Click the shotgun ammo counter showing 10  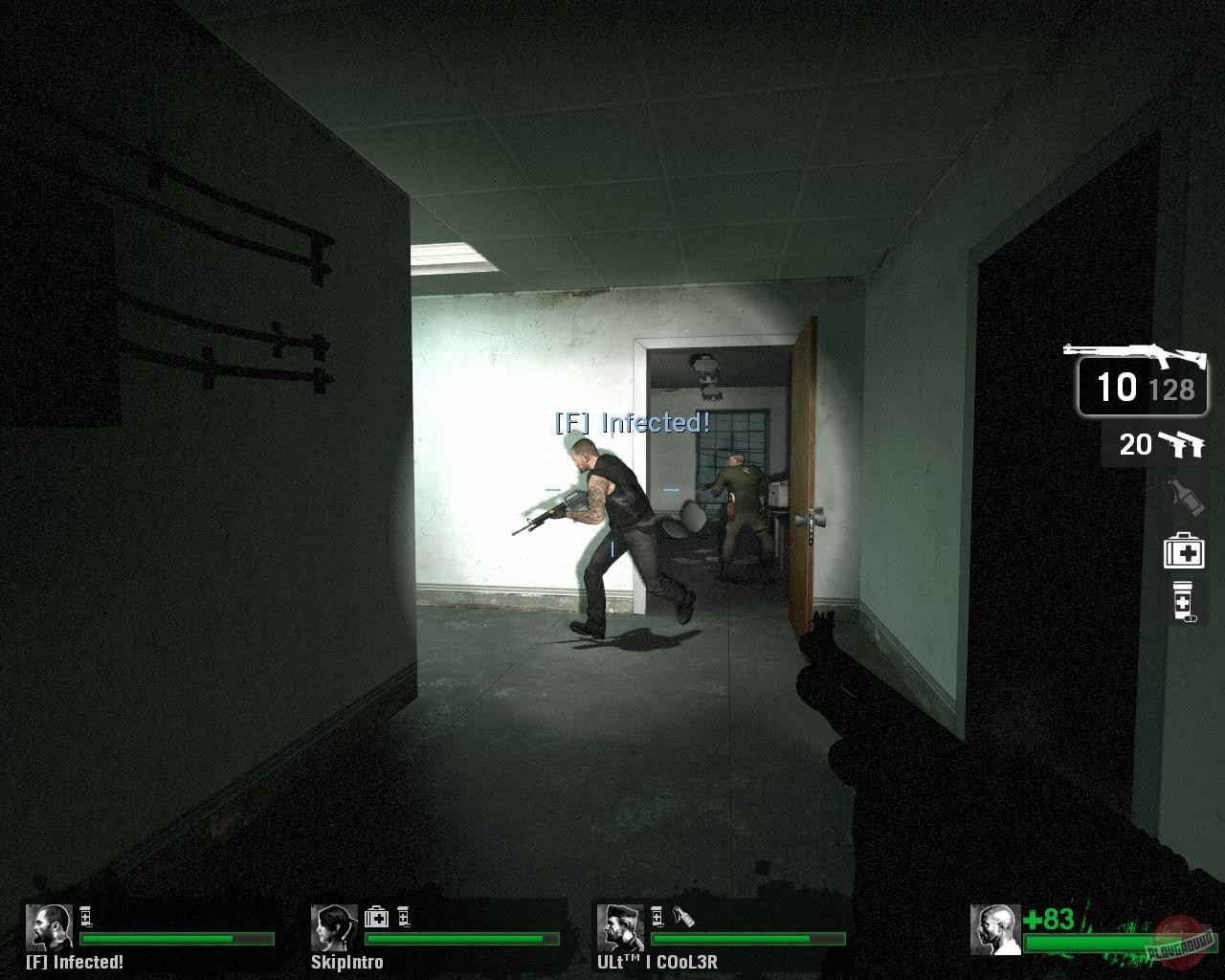tap(1120, 388)
